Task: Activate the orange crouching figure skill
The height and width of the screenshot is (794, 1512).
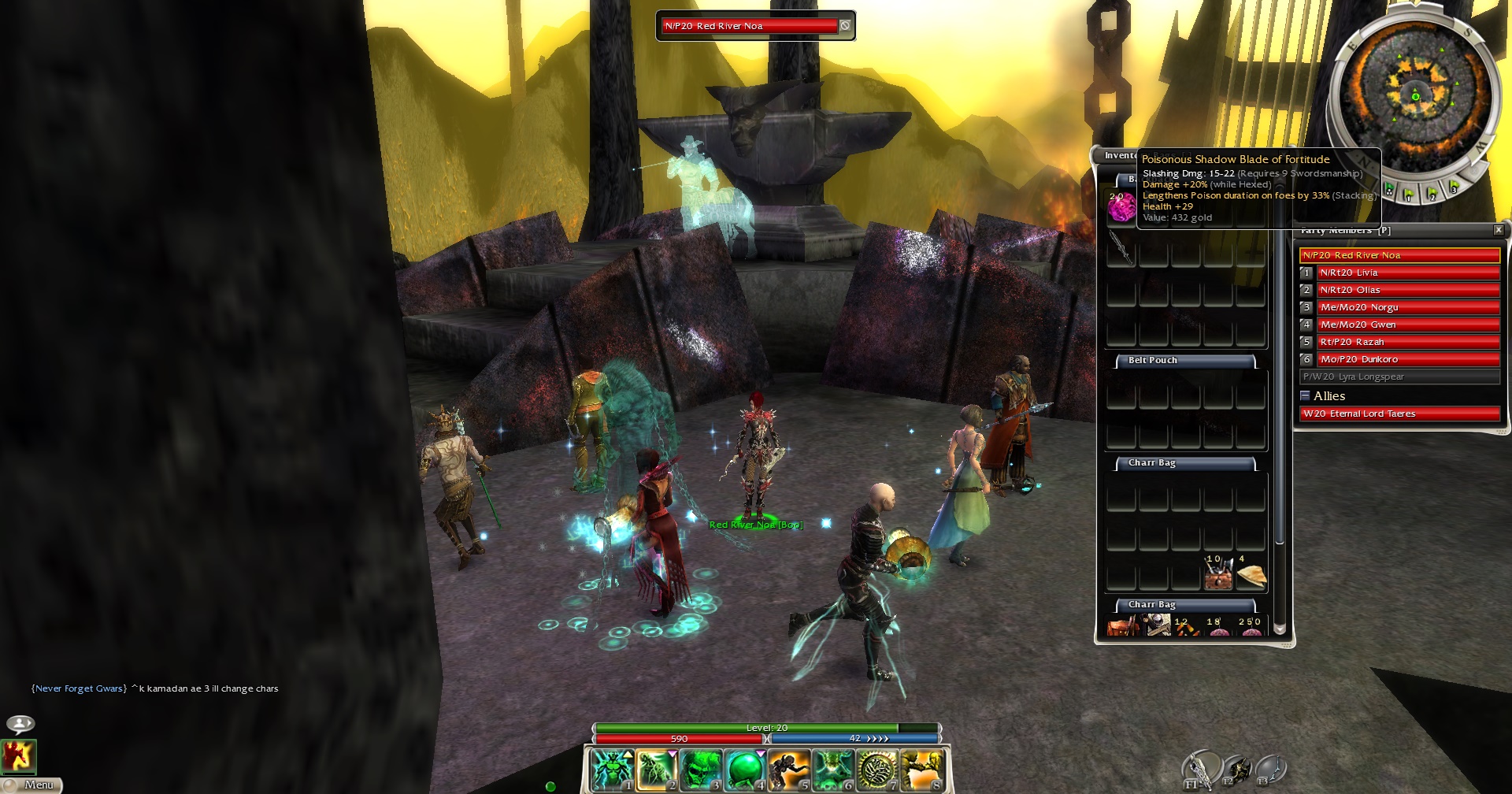Action: click(788, 769)
